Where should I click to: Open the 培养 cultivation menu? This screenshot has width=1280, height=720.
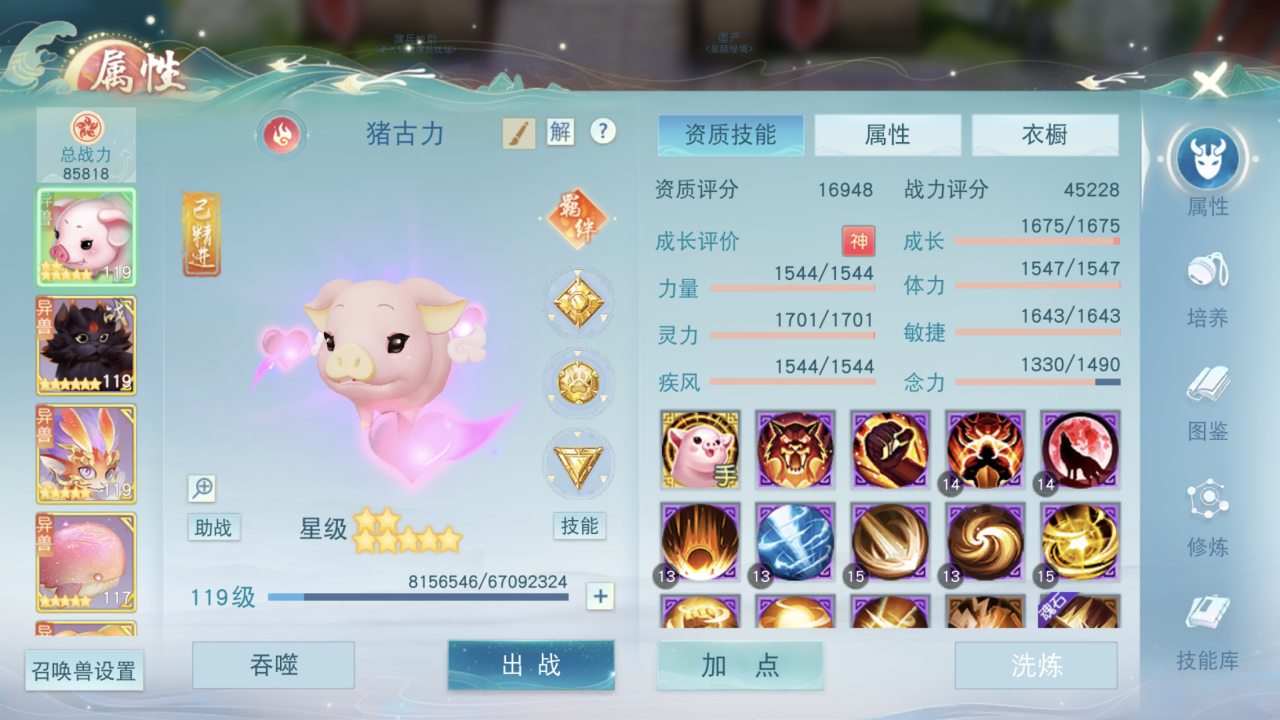click(1207, 290)
